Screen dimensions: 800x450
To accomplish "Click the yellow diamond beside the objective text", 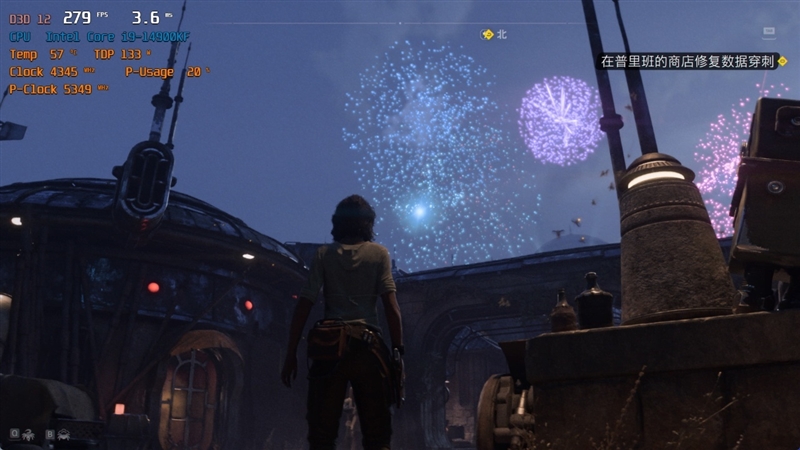I will point(783,61).
